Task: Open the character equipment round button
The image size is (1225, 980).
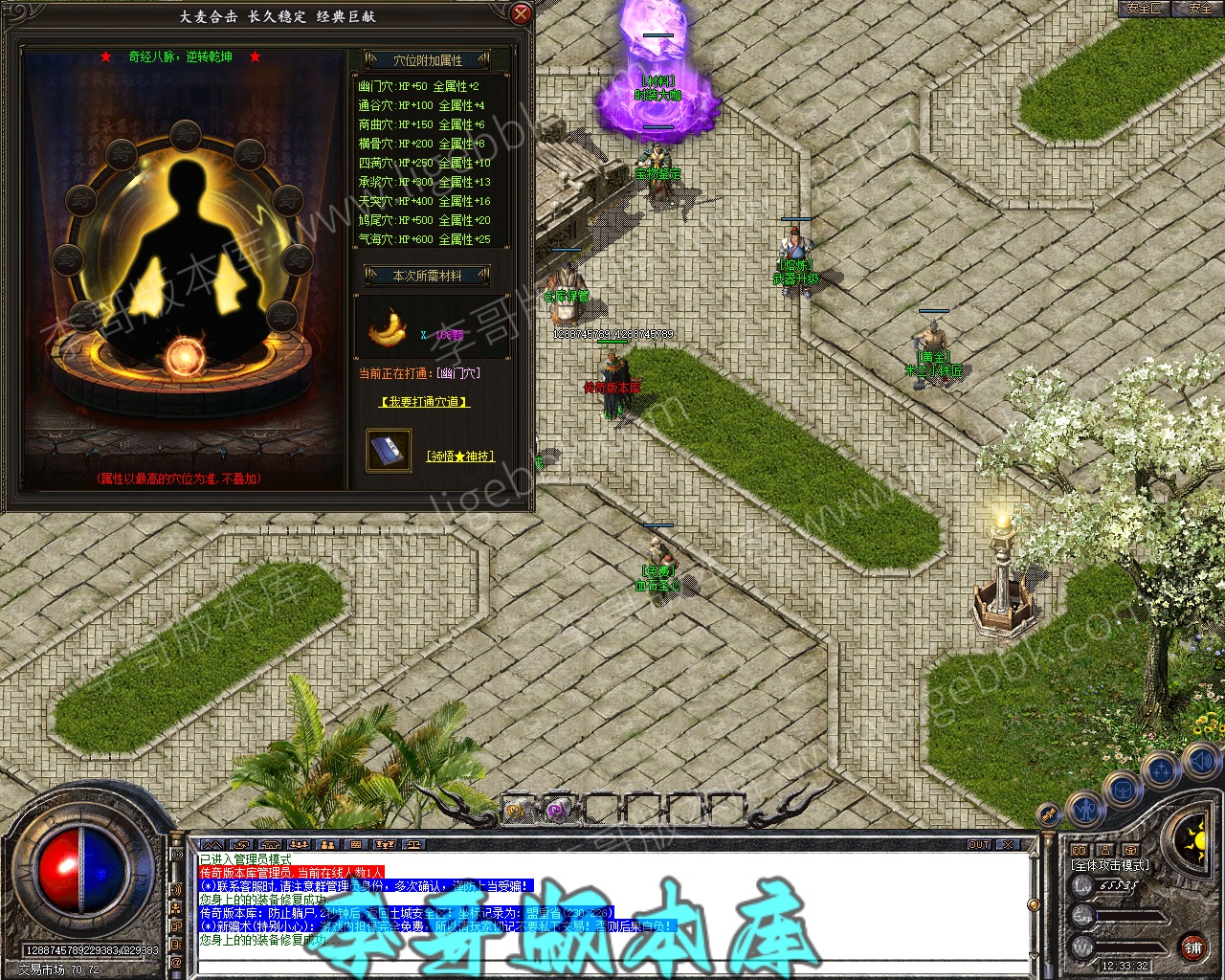Action: [1086, 810]
